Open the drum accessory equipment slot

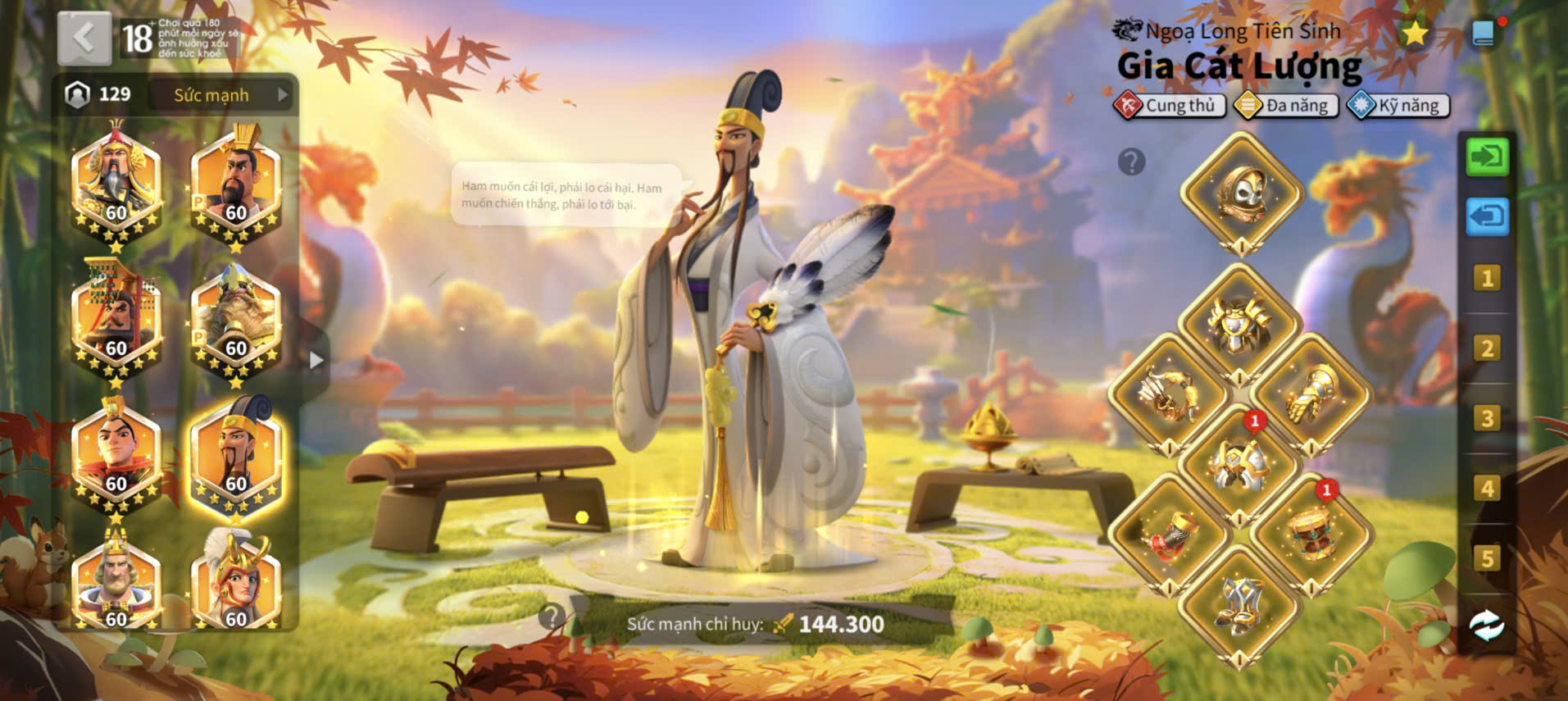click(1311, 535)
